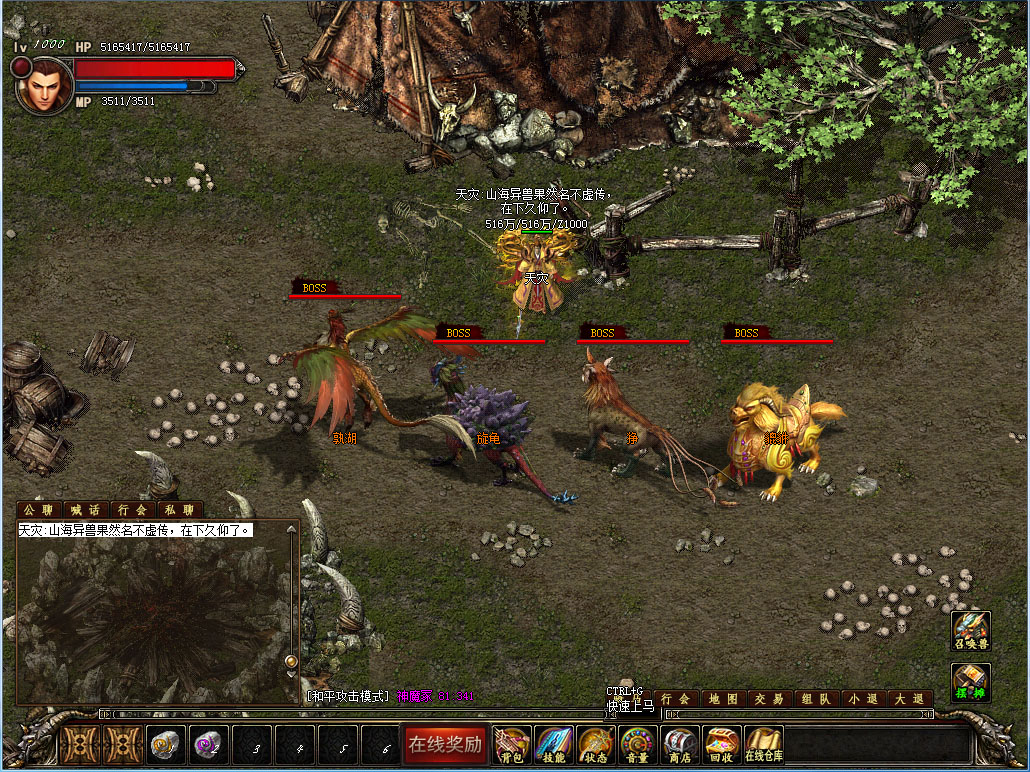
Task: Open the 回收 recycle chest
Action: click(x=721, y=745)
